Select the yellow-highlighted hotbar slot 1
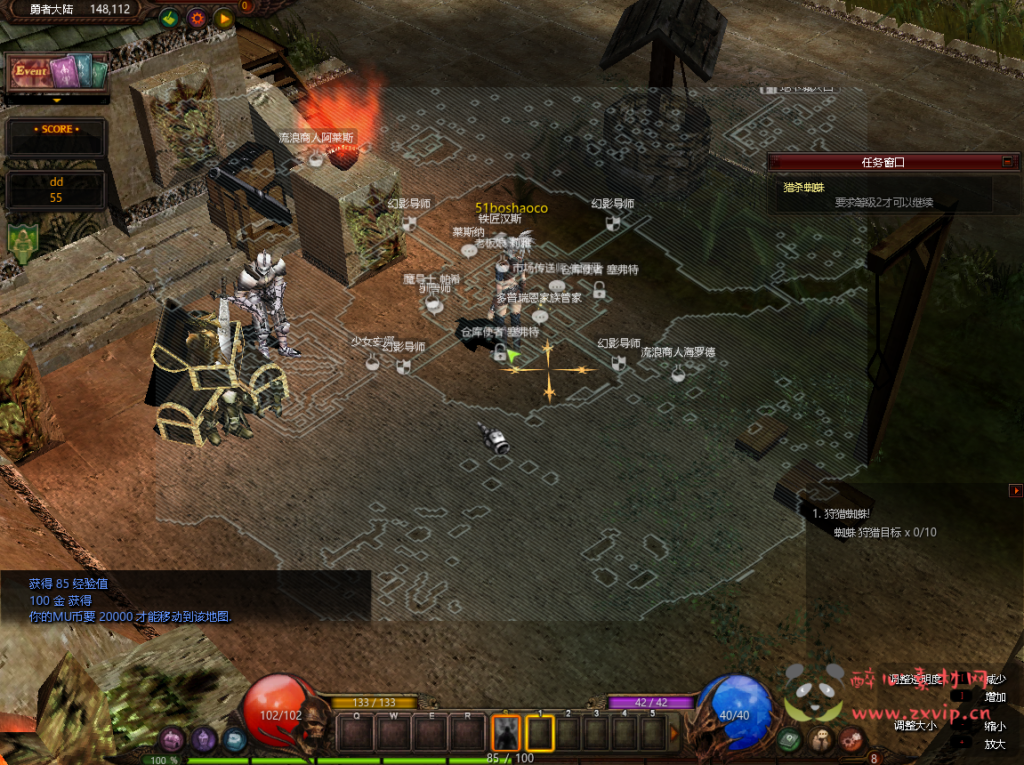1024x765 pixels. pos(540,734)
